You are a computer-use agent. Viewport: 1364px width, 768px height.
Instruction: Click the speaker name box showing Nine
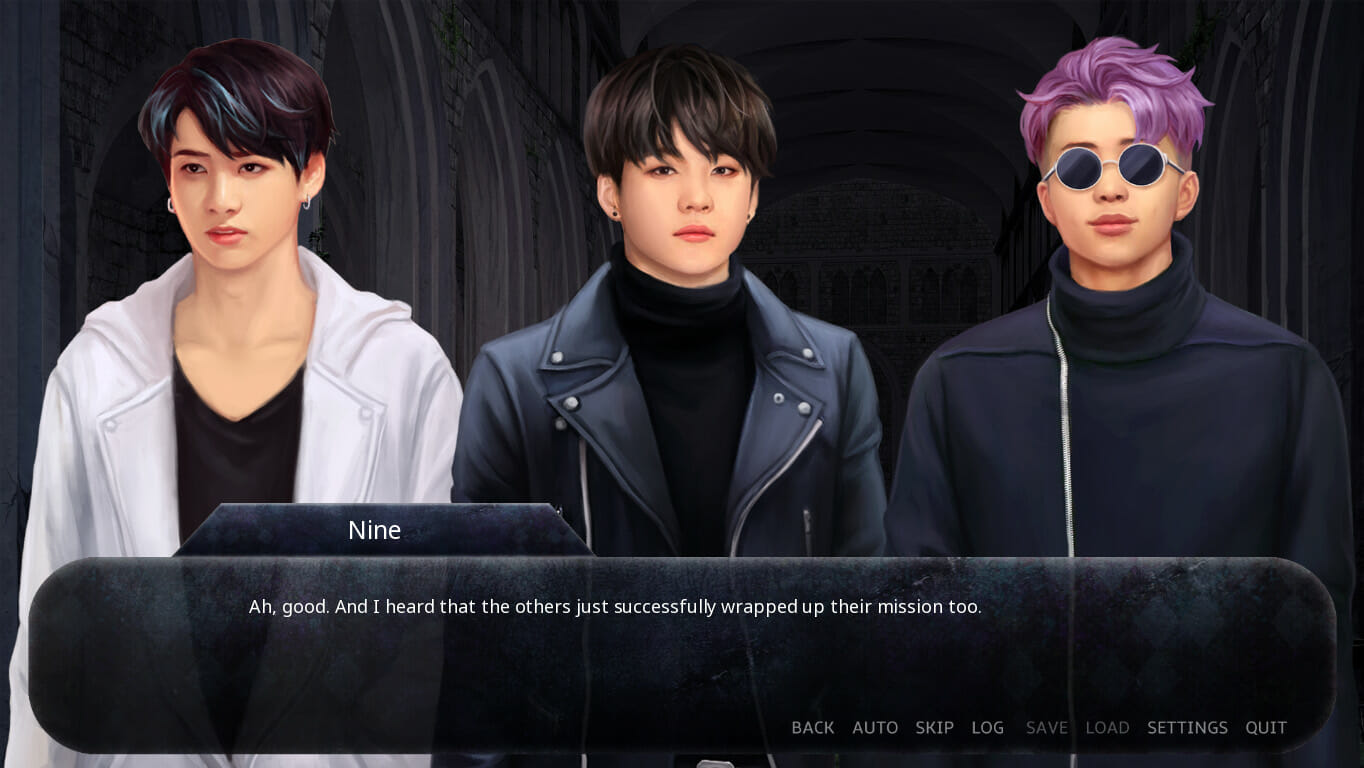pos(375,530)
